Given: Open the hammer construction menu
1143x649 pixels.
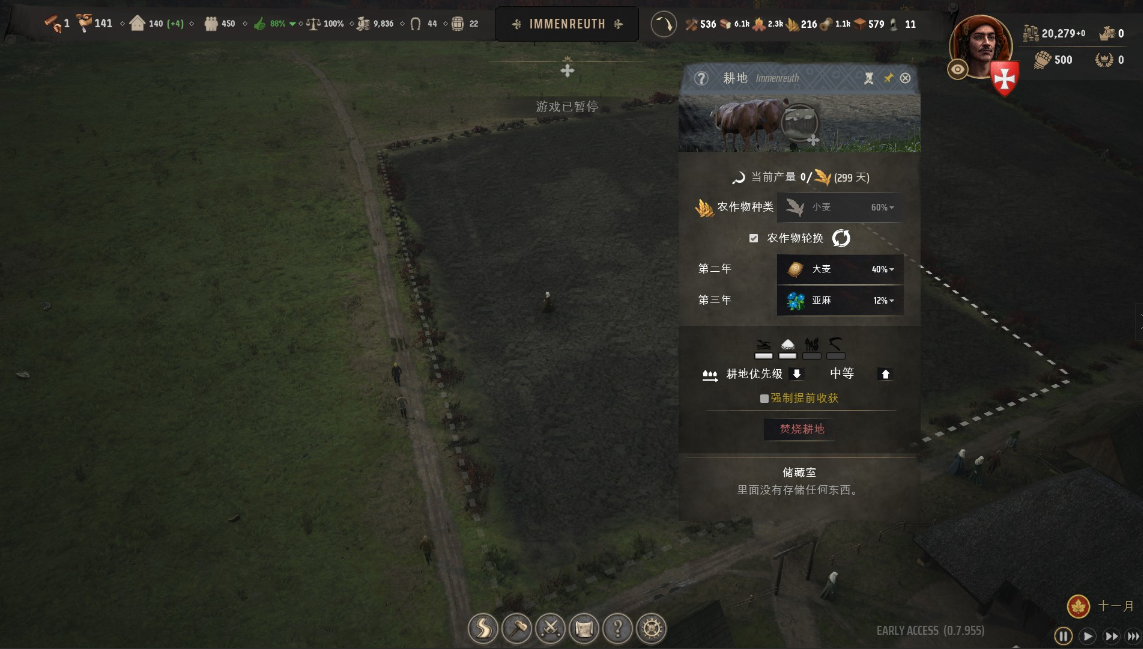Looking at the screenshot, I should coord(517,628).
